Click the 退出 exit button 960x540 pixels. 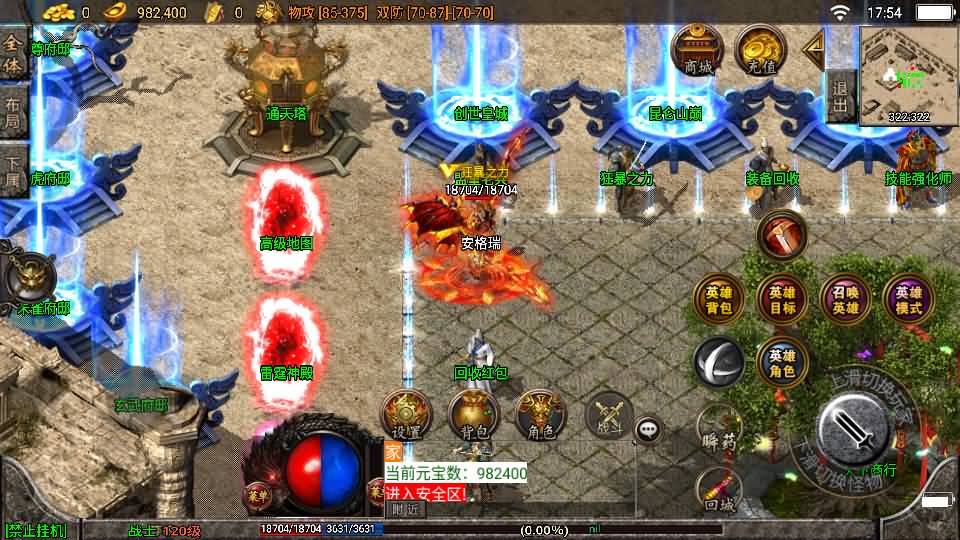coord(841,96)
